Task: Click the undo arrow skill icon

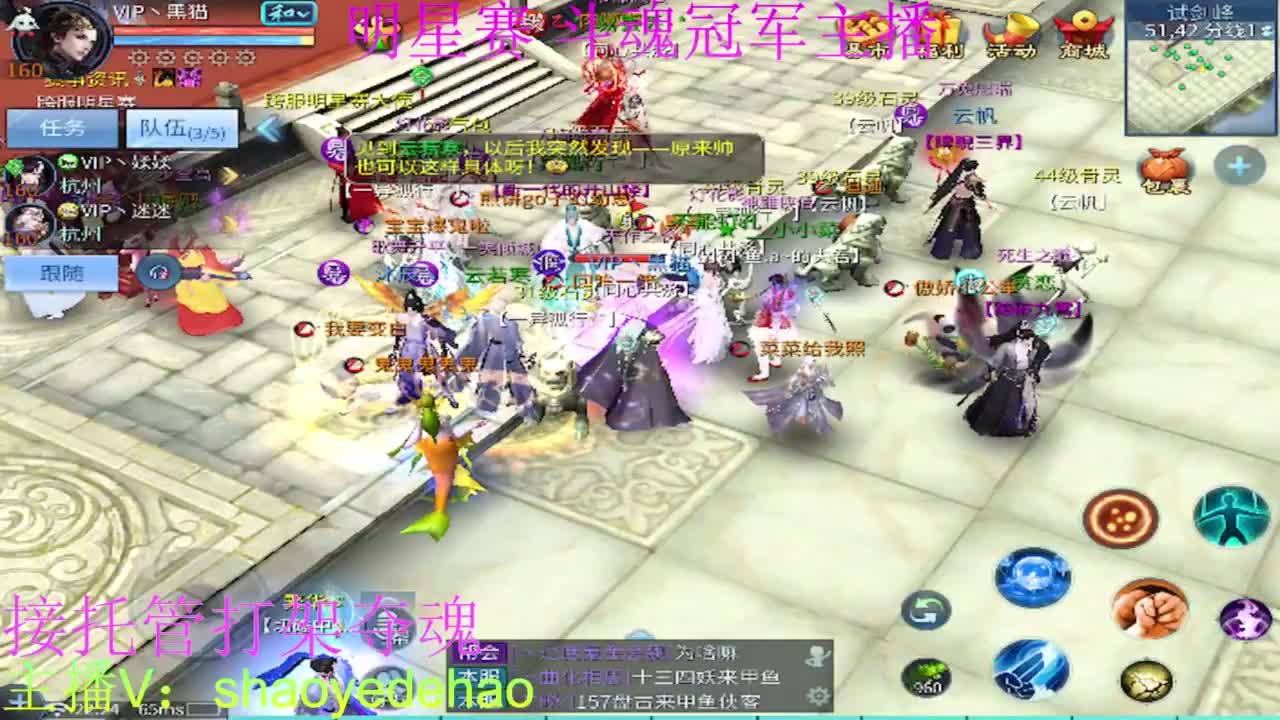Action: click(x=927, y=610)
